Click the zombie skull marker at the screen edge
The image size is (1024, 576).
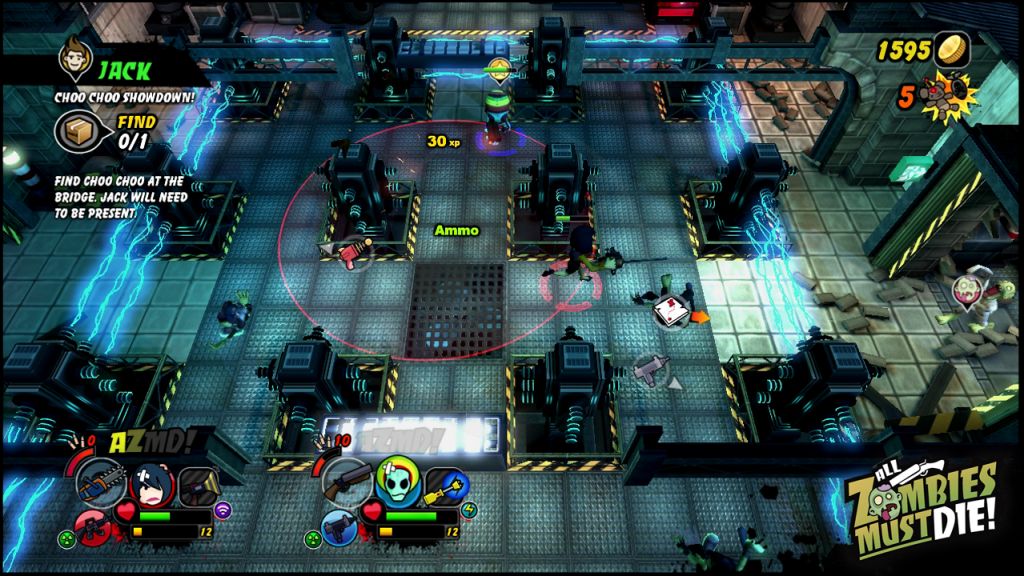[967, 291]
